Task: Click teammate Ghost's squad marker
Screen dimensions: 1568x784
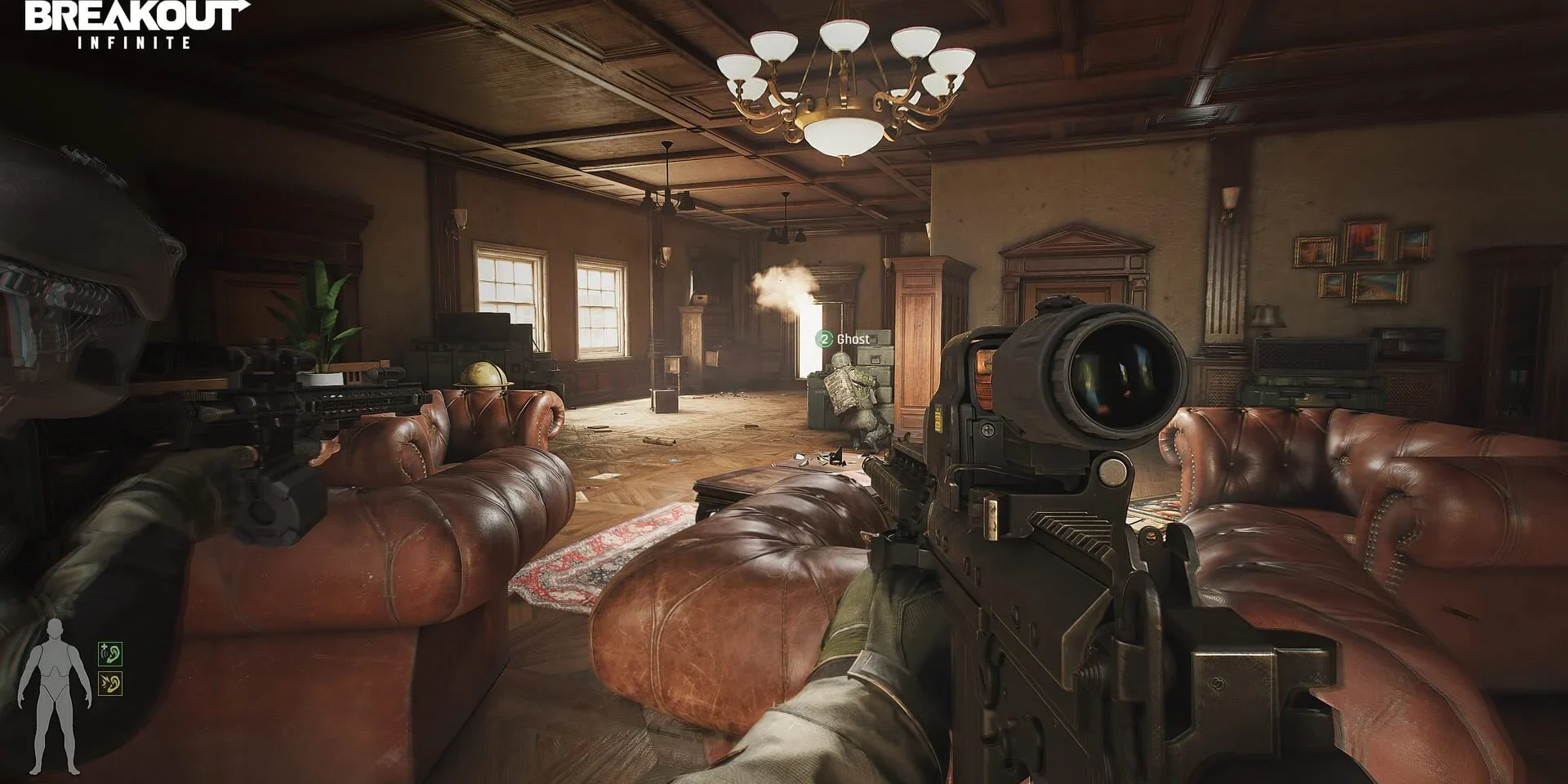Action: point(825,339)
